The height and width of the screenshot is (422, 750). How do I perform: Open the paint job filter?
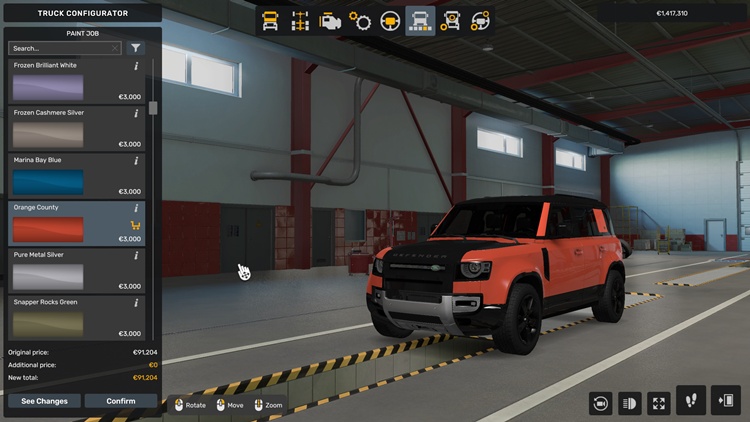(136, 48)
